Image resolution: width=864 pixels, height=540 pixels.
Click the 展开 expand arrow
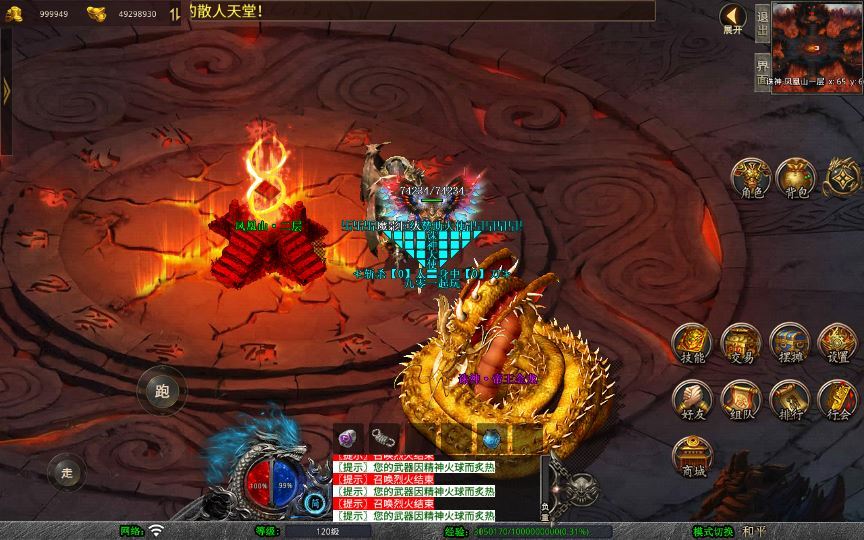[733, 18]
